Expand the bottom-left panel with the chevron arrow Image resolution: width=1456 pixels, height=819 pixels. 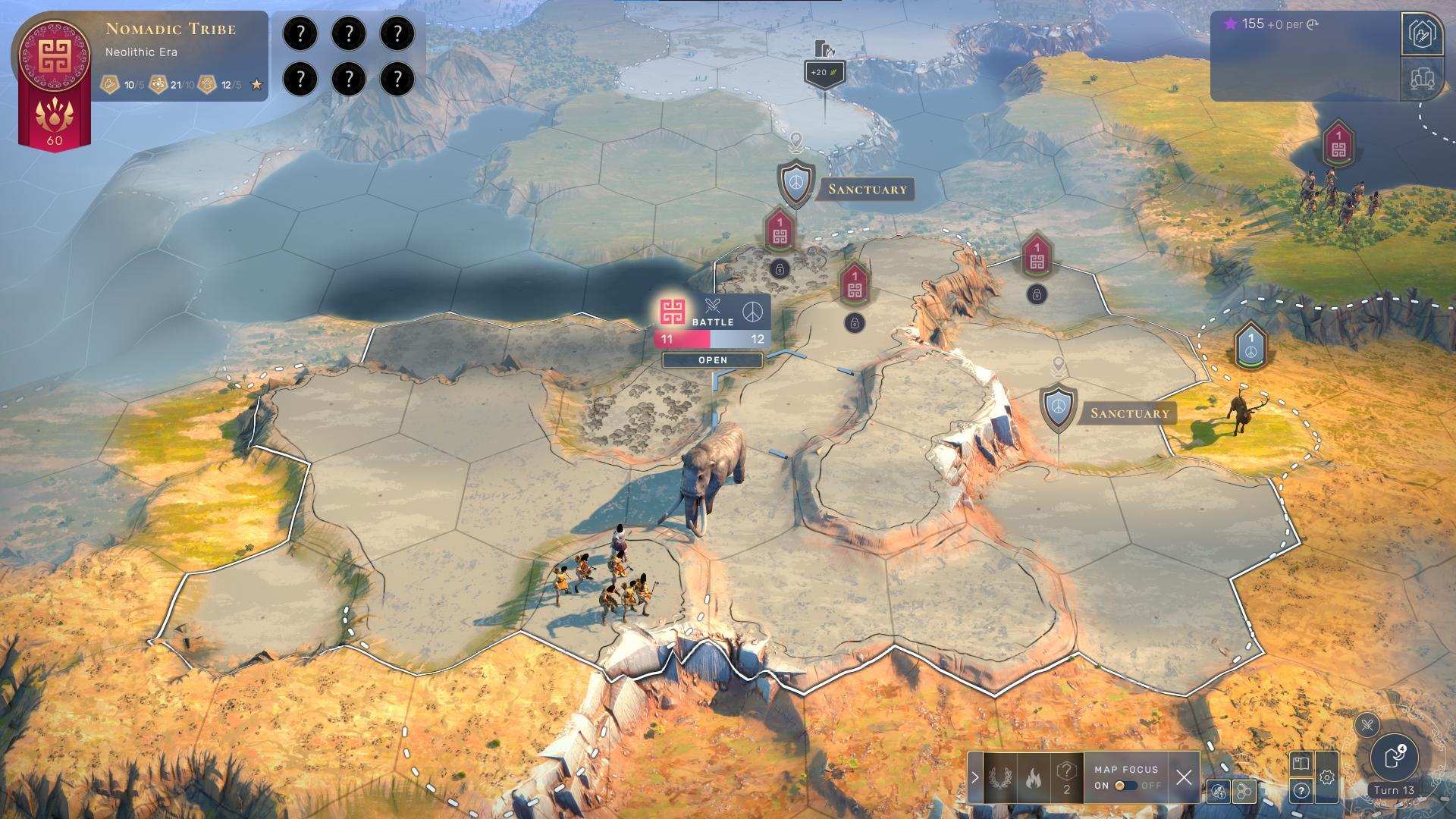click(973, 776)
